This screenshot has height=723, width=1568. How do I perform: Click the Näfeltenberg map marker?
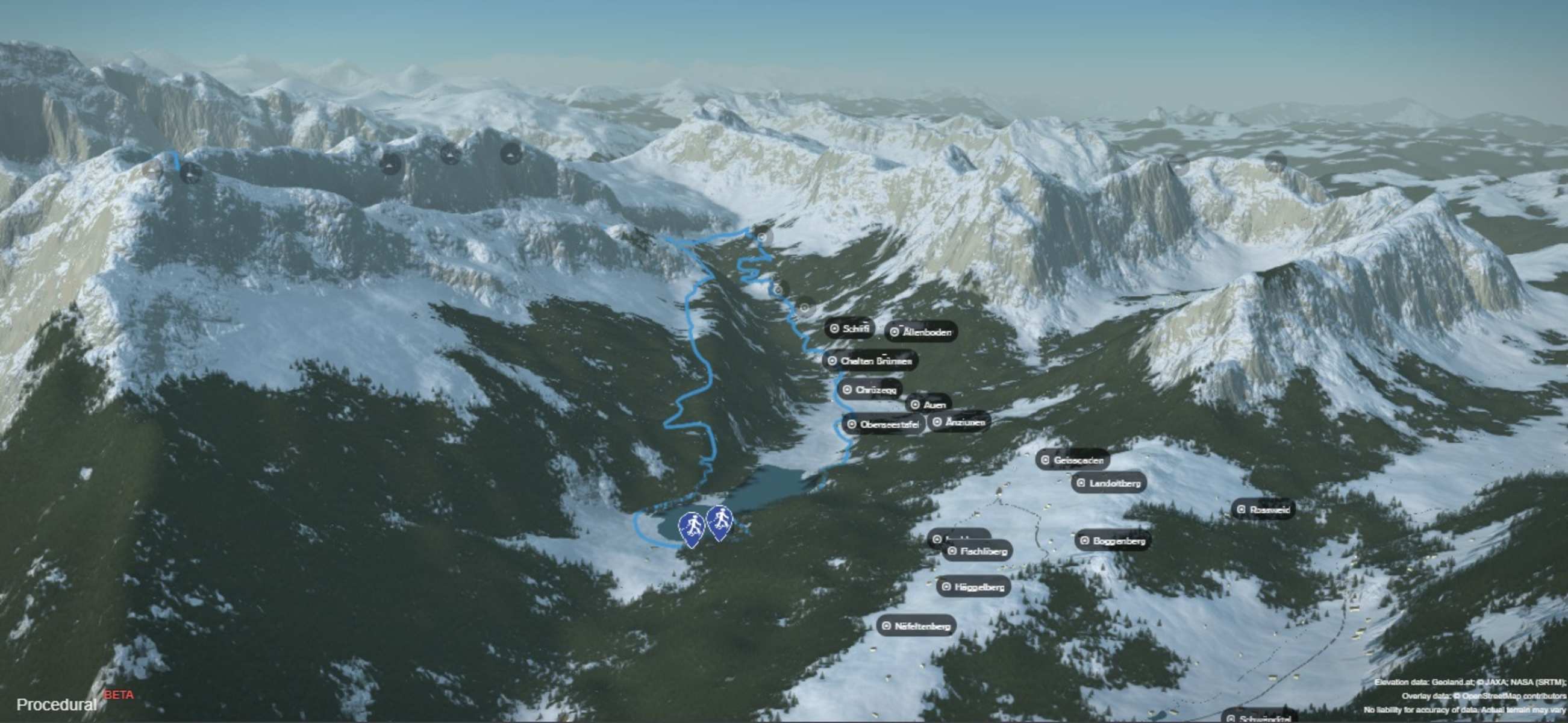tap(916, 625)
